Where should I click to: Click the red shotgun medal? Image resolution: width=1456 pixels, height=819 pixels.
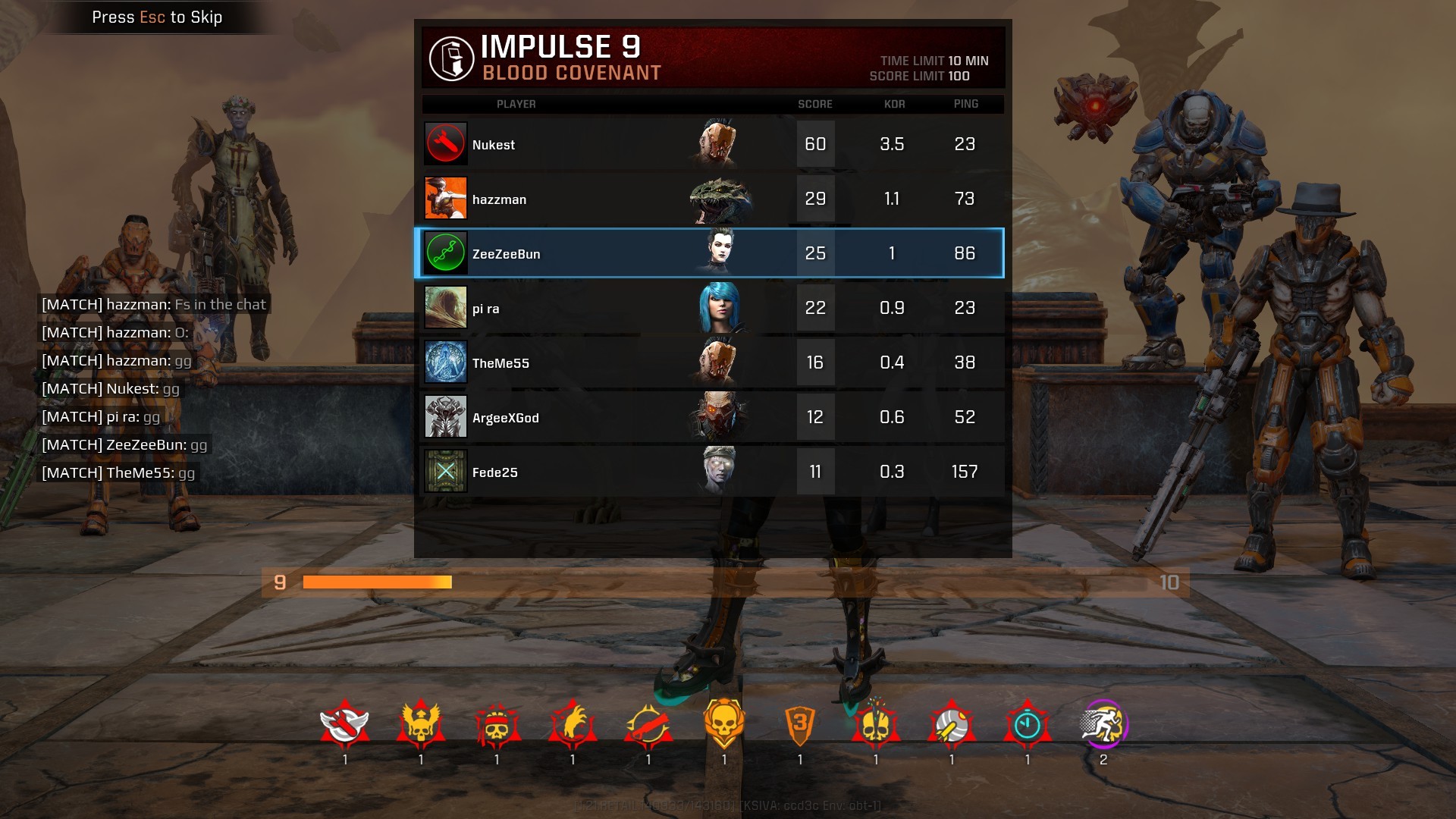click(648, 724)
